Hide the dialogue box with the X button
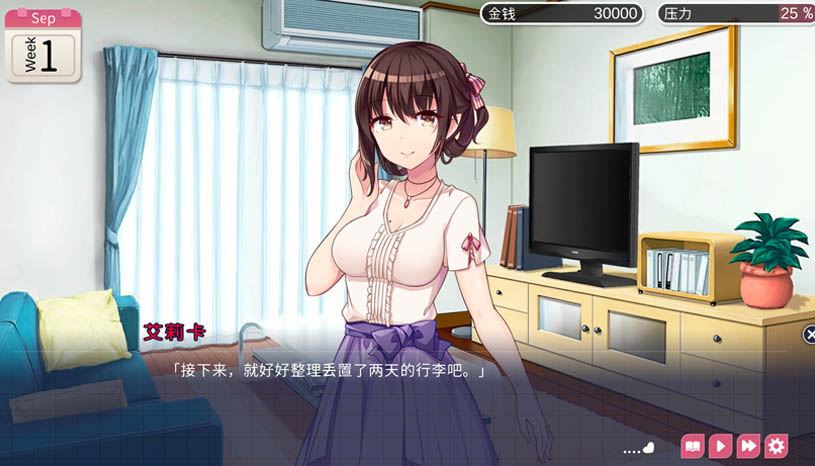Viewport: 815px width, 466px height. click(x=809, y=335)
